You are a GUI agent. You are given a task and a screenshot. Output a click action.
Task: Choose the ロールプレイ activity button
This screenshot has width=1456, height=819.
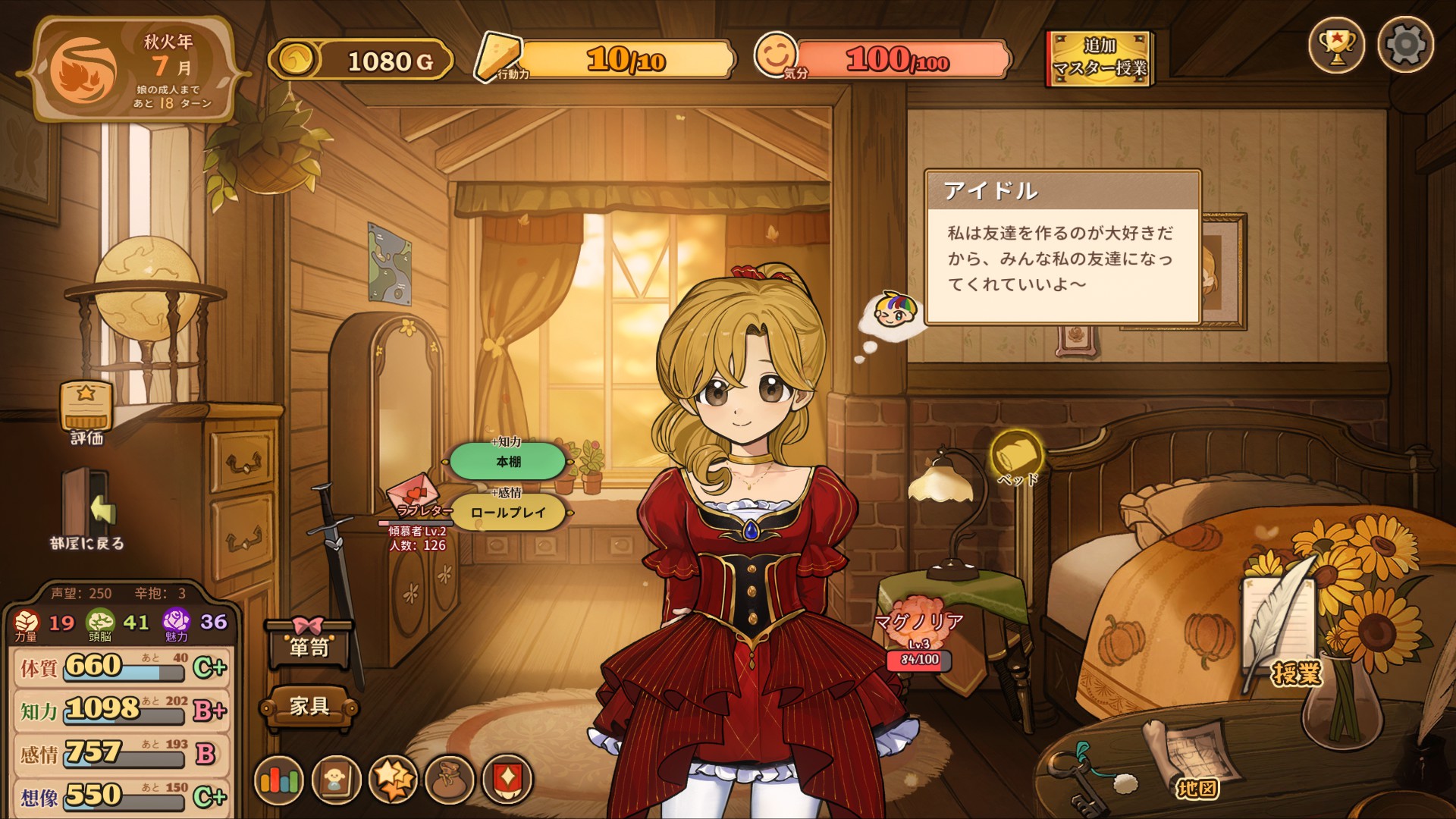pyautogui.click(x=508, y=513)
